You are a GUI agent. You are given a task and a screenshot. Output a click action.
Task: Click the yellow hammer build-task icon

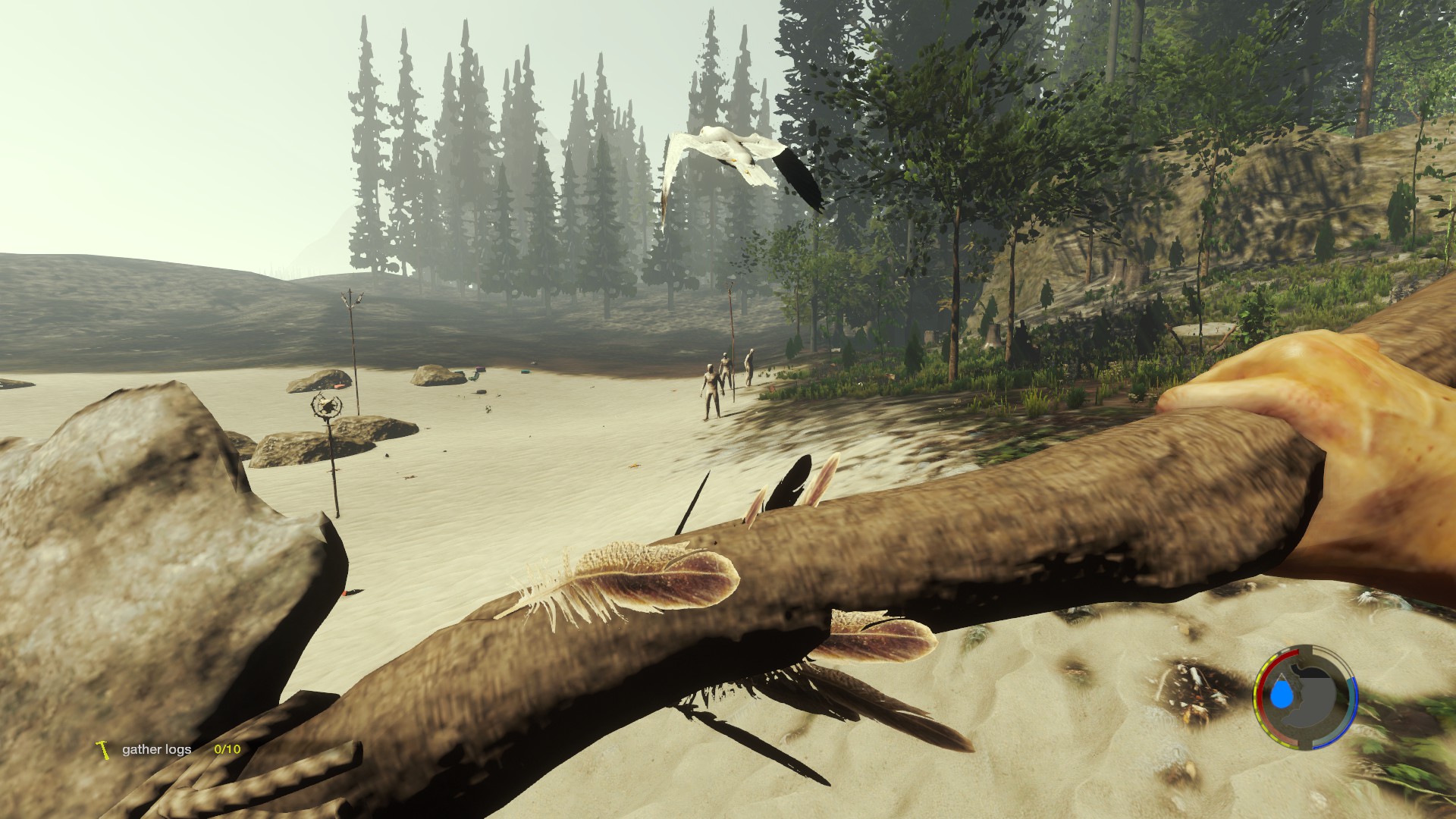coord(103,749)
